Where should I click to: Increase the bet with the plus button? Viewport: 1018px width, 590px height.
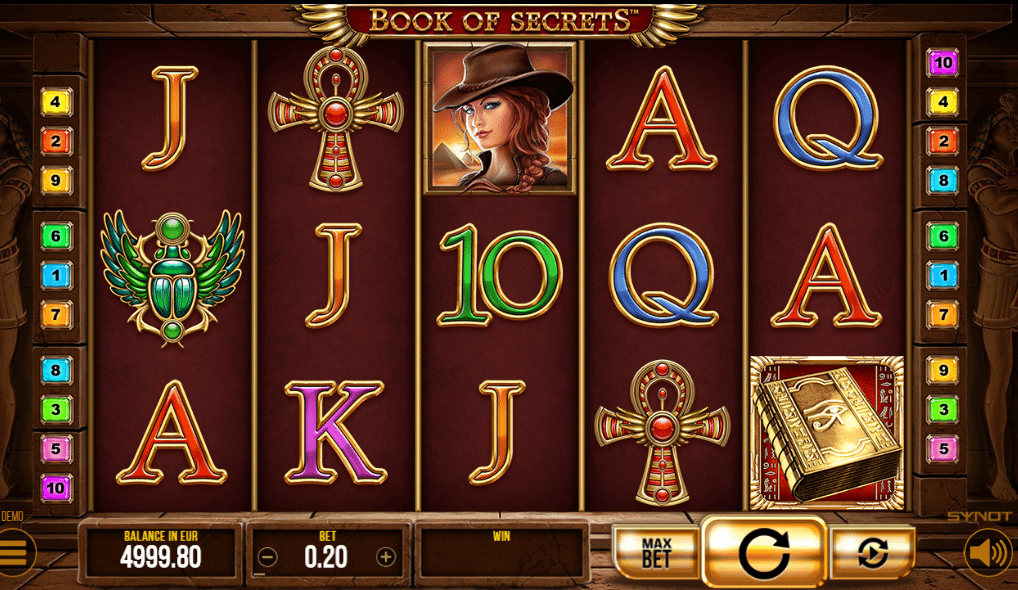tap(386, 557)
